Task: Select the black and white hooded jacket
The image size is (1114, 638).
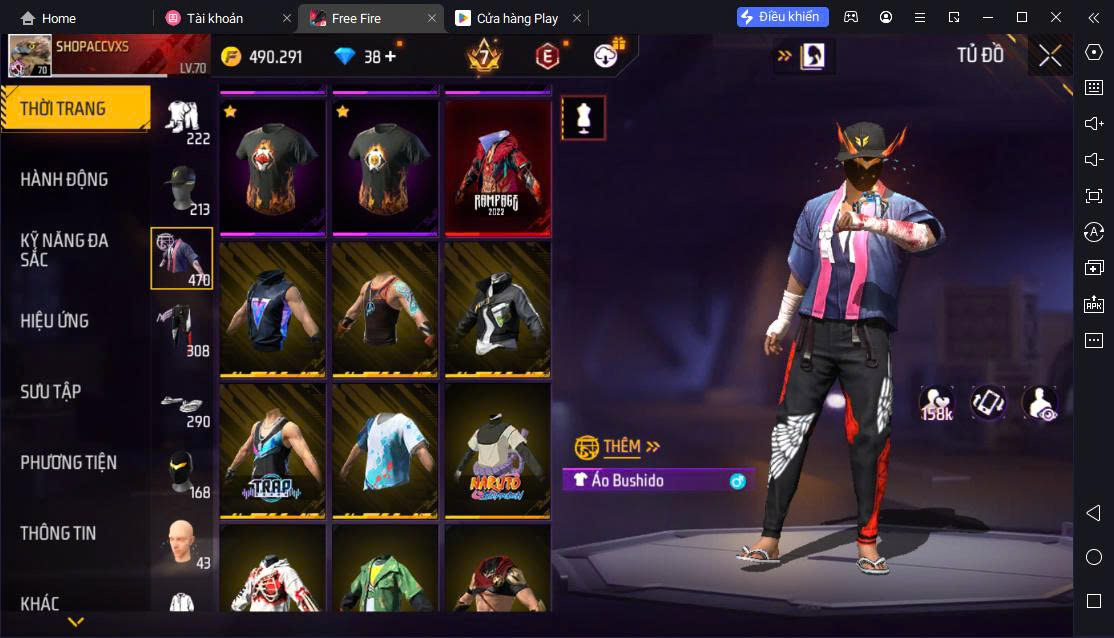Action: pos(497,308)
